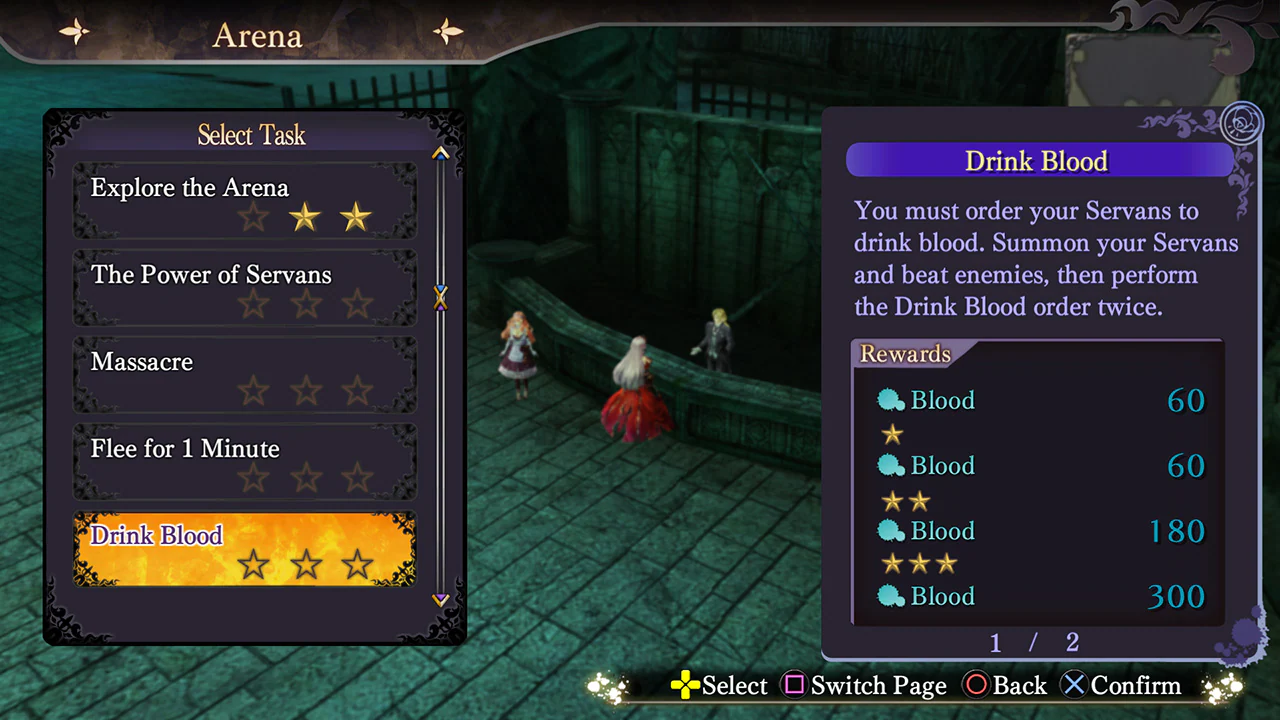Click the up arrow on the task list scrollbar
1280x720 pixels.
pos(440,153)
